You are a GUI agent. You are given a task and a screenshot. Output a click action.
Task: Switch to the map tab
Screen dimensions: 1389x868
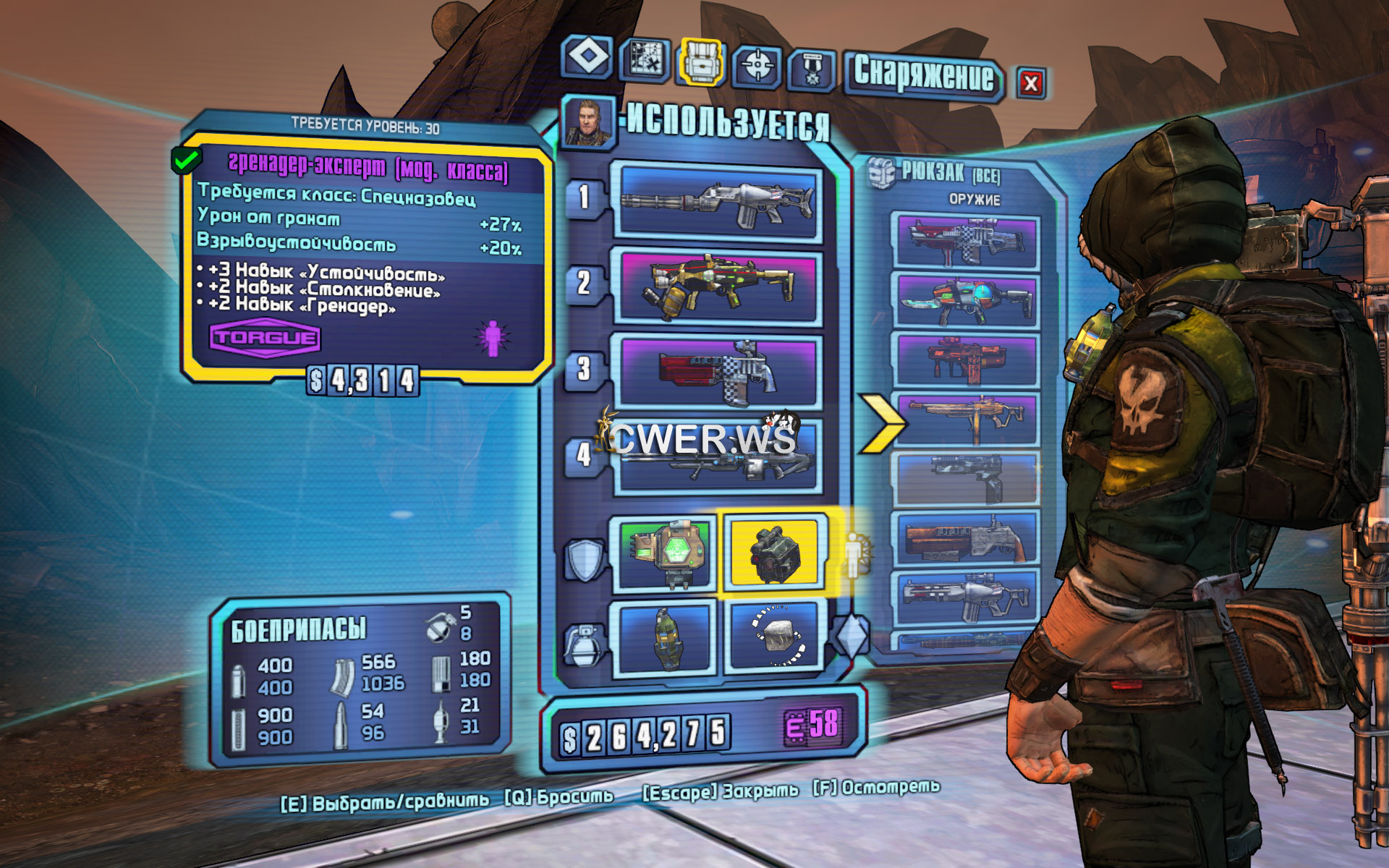645,58
